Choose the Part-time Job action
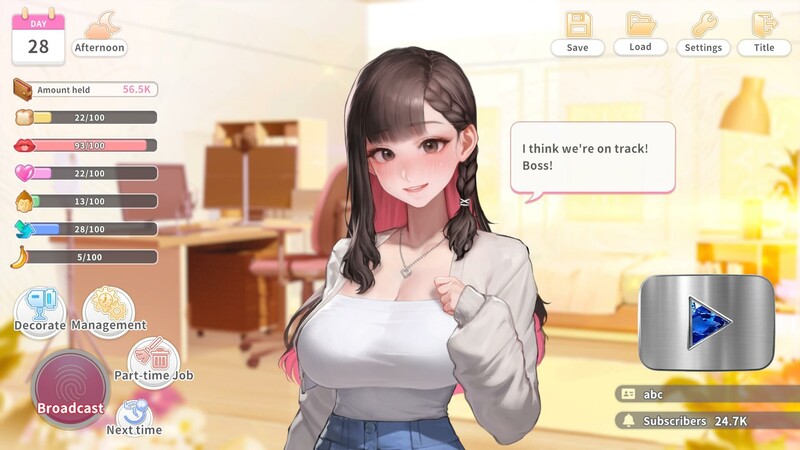The image size is (800, 450). pos(154,361)
